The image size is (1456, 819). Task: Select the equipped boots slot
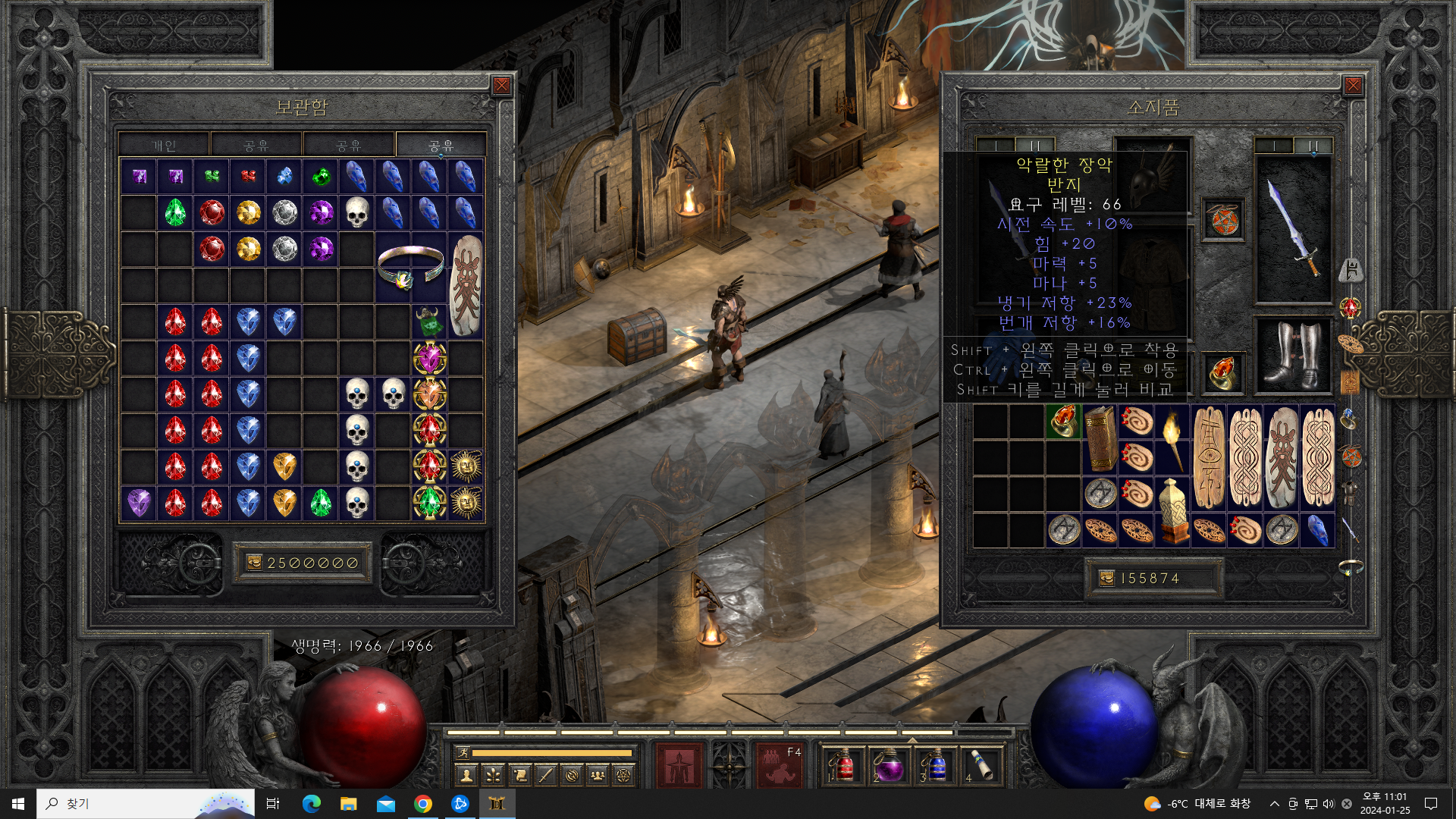pos(1294,356)
